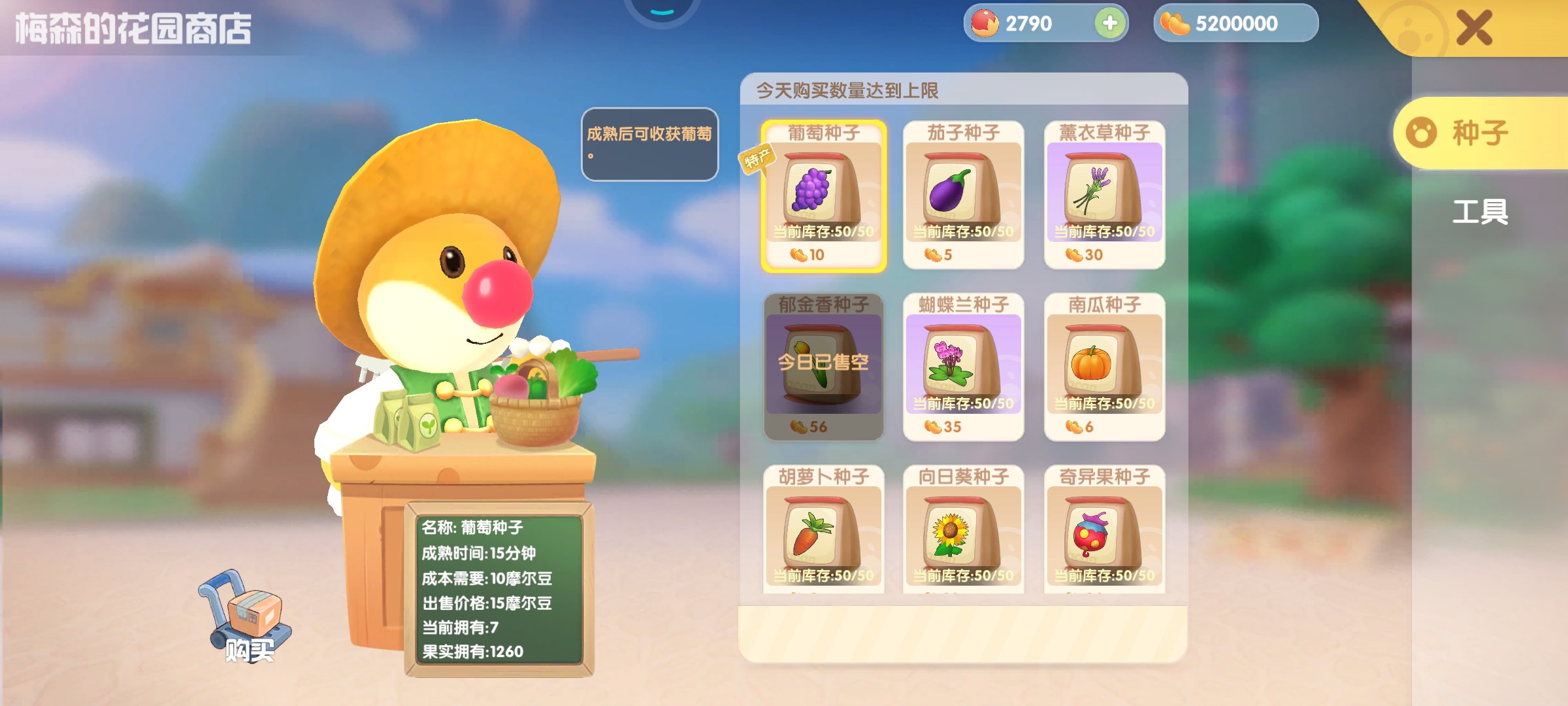Image resolution: width=1568 pixels, height=706 pixels.
Task: Choose the eggplant seed (茄子种子) item
Action: click(963, 195)
